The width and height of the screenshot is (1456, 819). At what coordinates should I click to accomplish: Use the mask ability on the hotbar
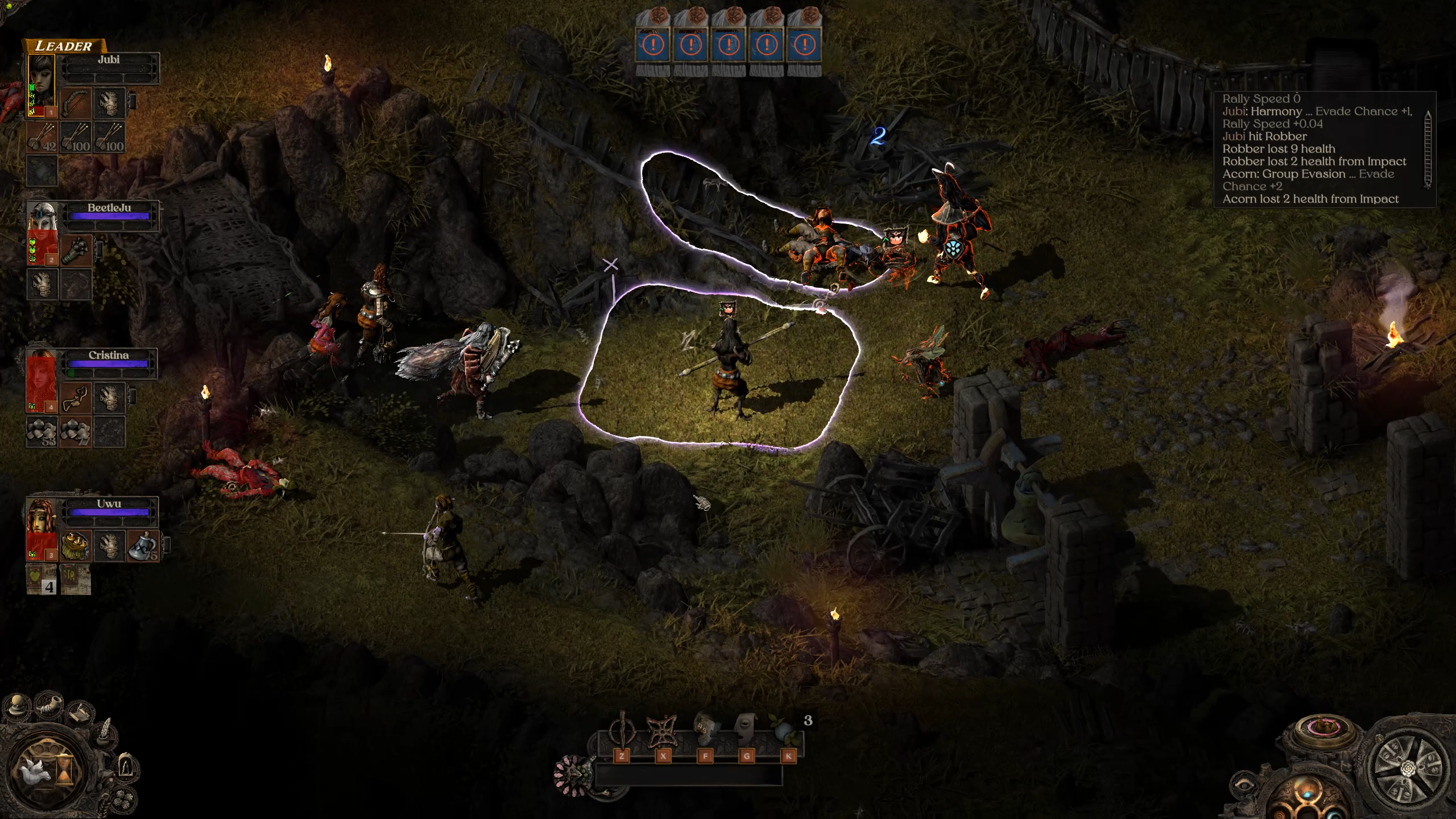pos(746,731)
